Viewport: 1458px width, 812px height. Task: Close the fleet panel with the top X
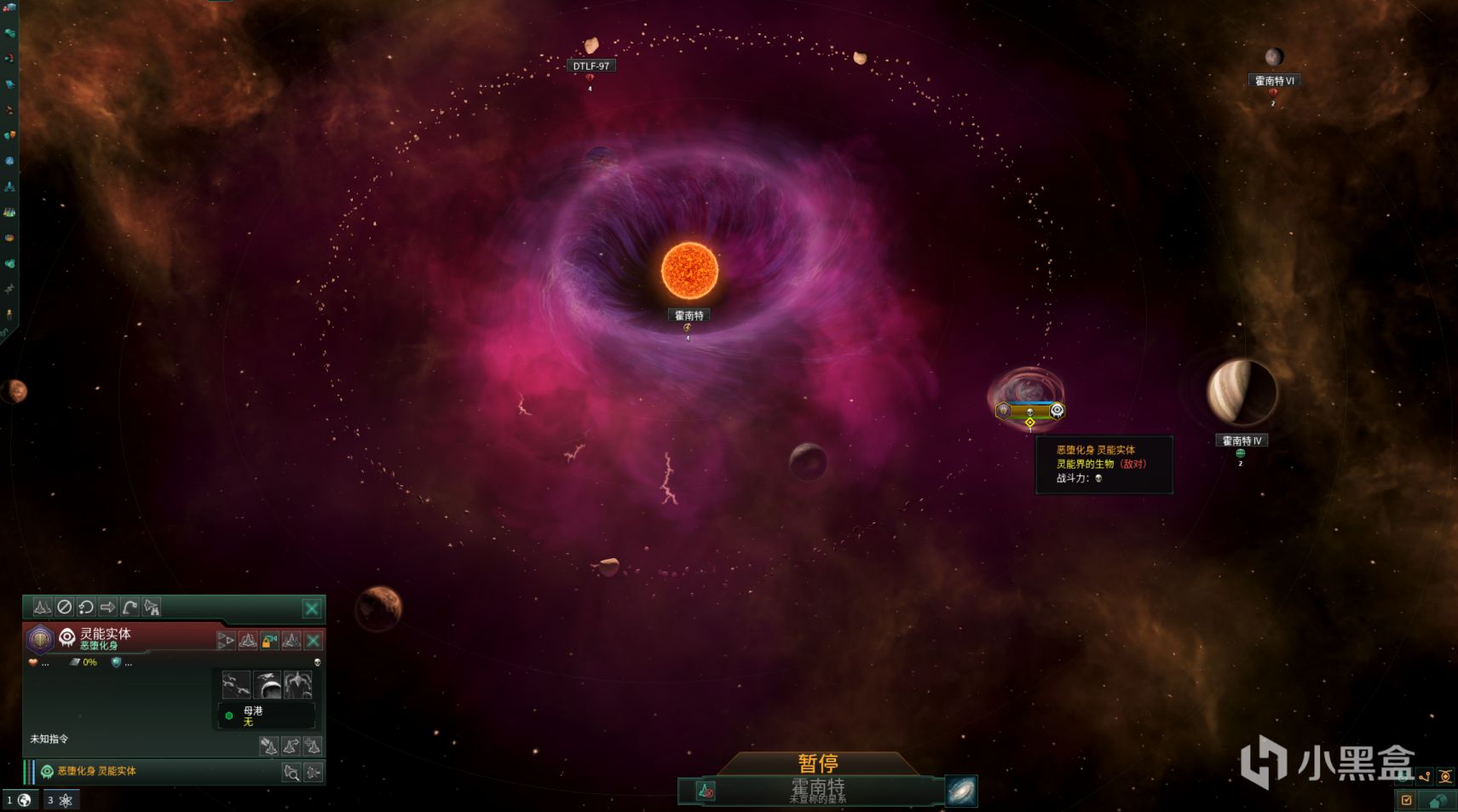coord(312,608)
